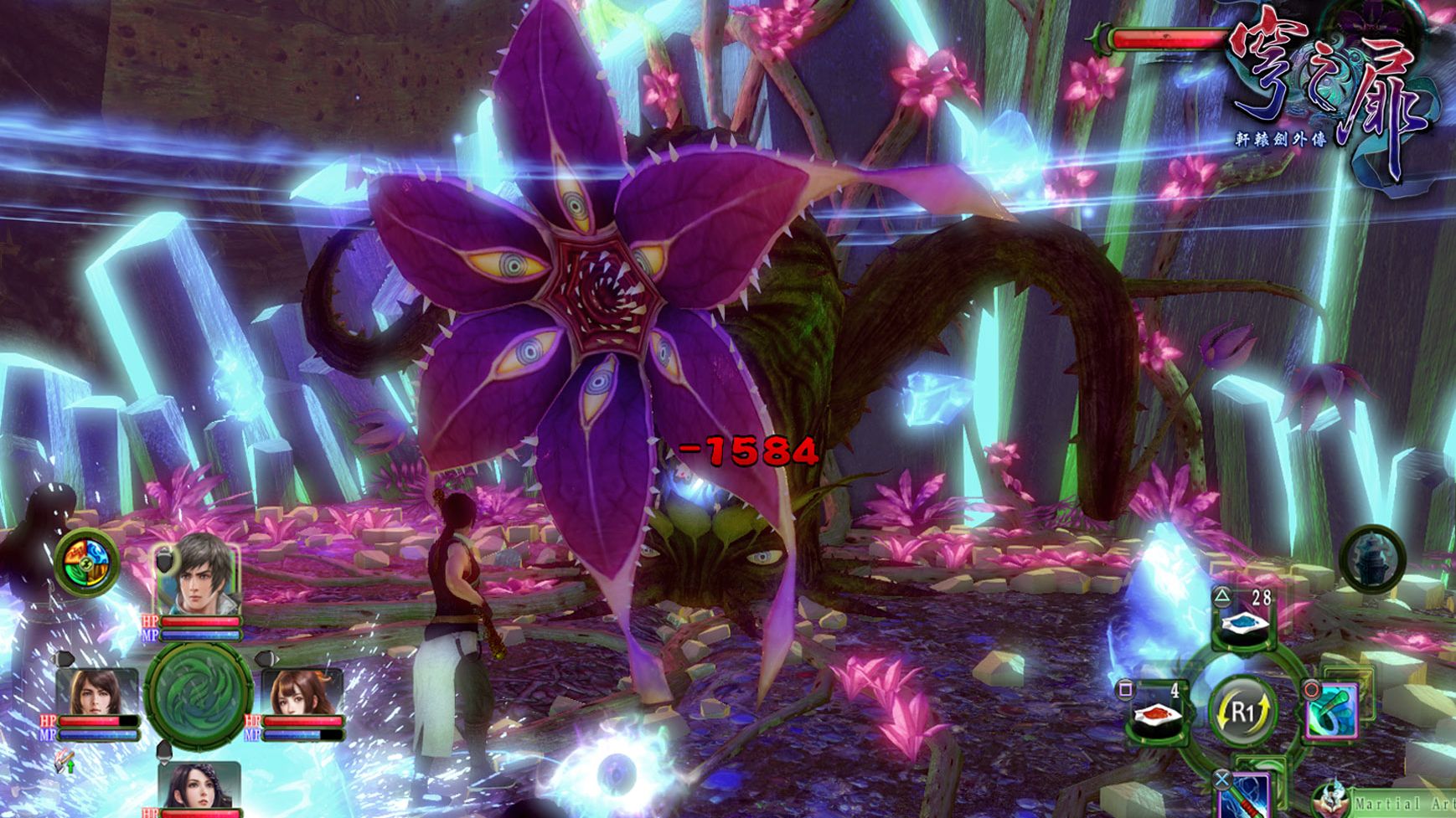Viewport: 1456px width, 818px height.
Task: Use the red powder item slot
Action: (x=1159, y=713)
